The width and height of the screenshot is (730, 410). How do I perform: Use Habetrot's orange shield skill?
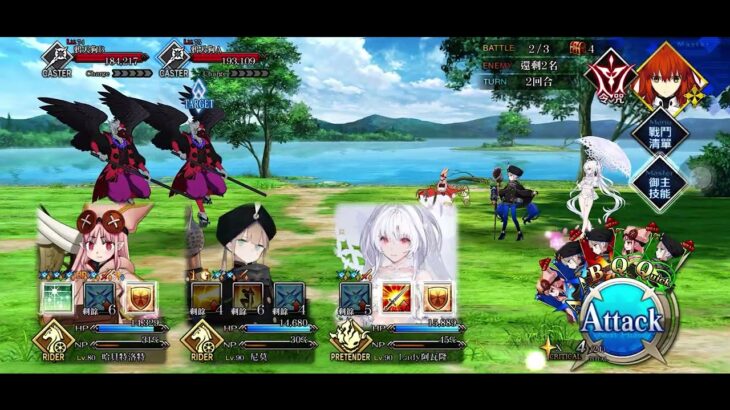[139, 298]
